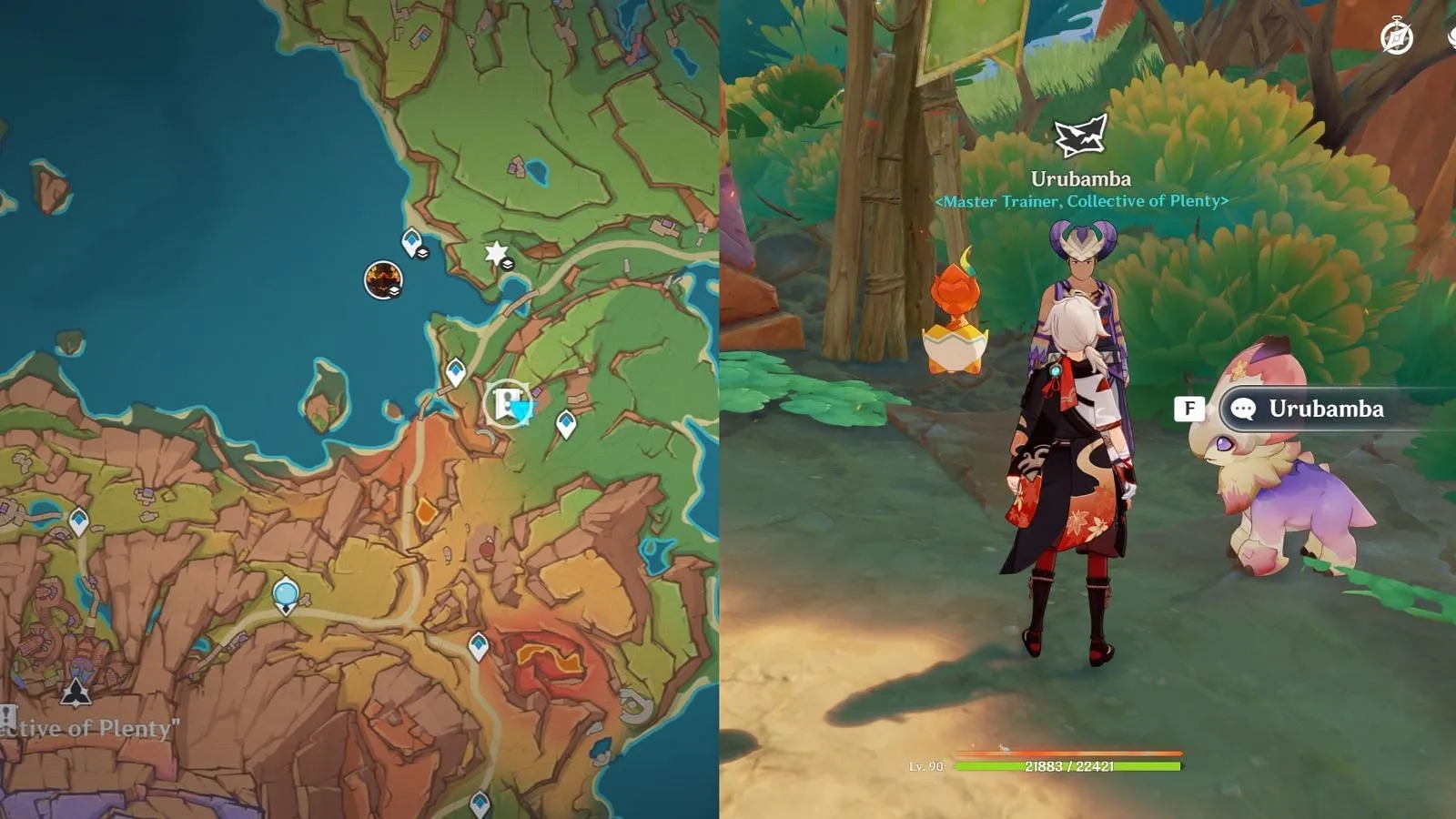Click the waypoint marker near the bottom-right cliffs
1456x819 pixels.
click(479, 646)
